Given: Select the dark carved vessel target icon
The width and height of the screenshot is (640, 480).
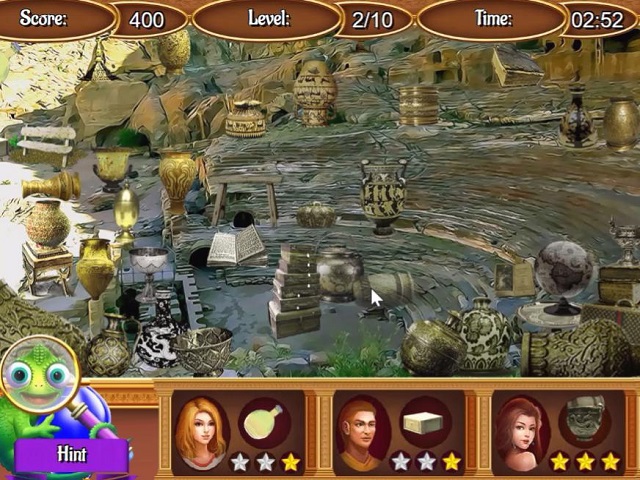Looking at the screenshot, I should point(585,422).
